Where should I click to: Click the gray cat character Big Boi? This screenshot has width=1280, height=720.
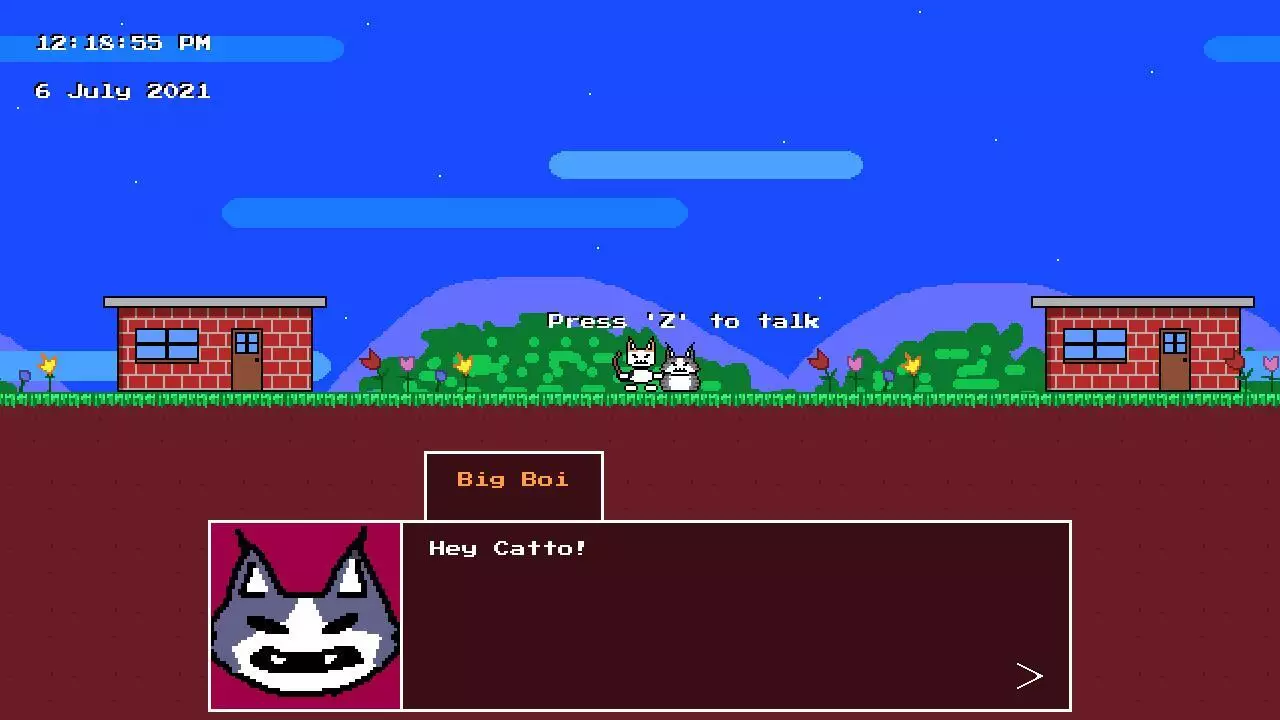681,370
